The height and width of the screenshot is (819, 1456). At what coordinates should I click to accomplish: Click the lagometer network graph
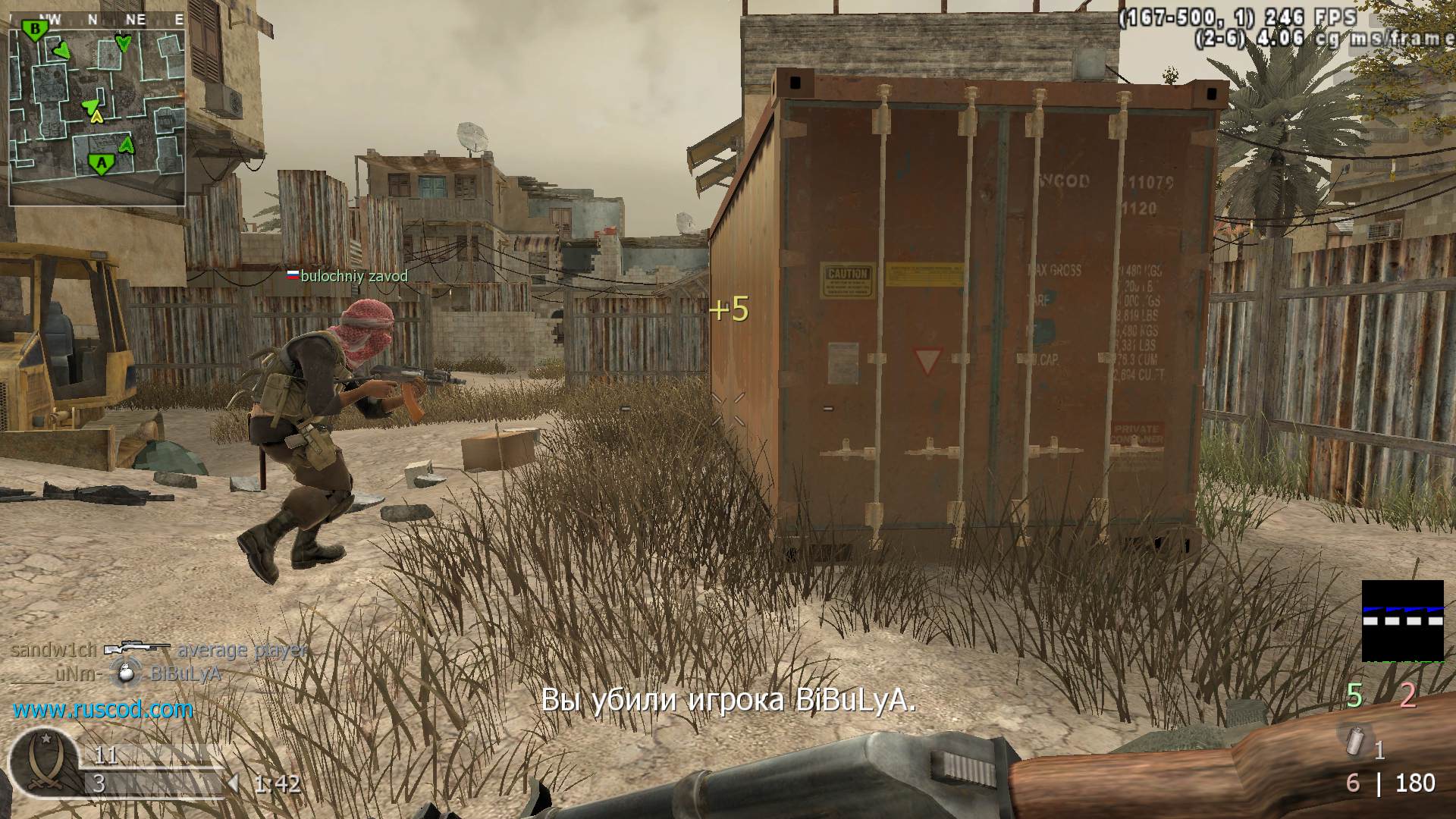[1402, 620]
